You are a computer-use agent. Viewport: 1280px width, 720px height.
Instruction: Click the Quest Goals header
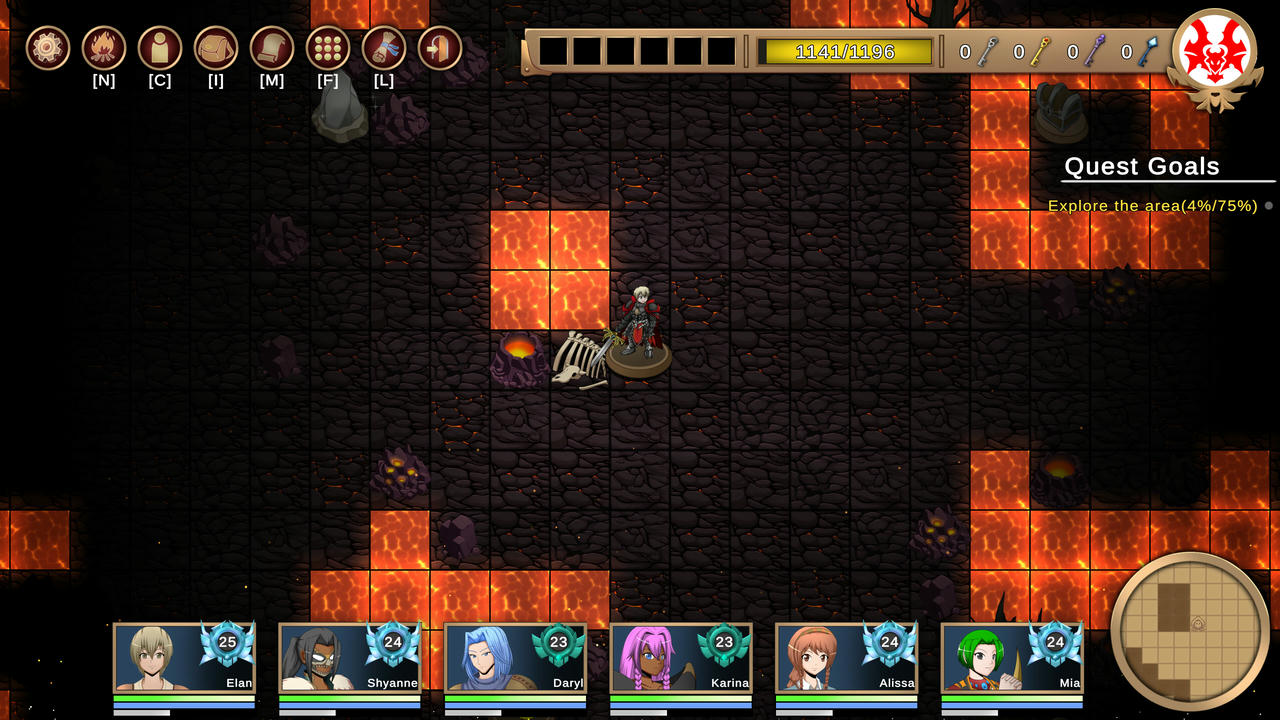[x=1144, y=166]
